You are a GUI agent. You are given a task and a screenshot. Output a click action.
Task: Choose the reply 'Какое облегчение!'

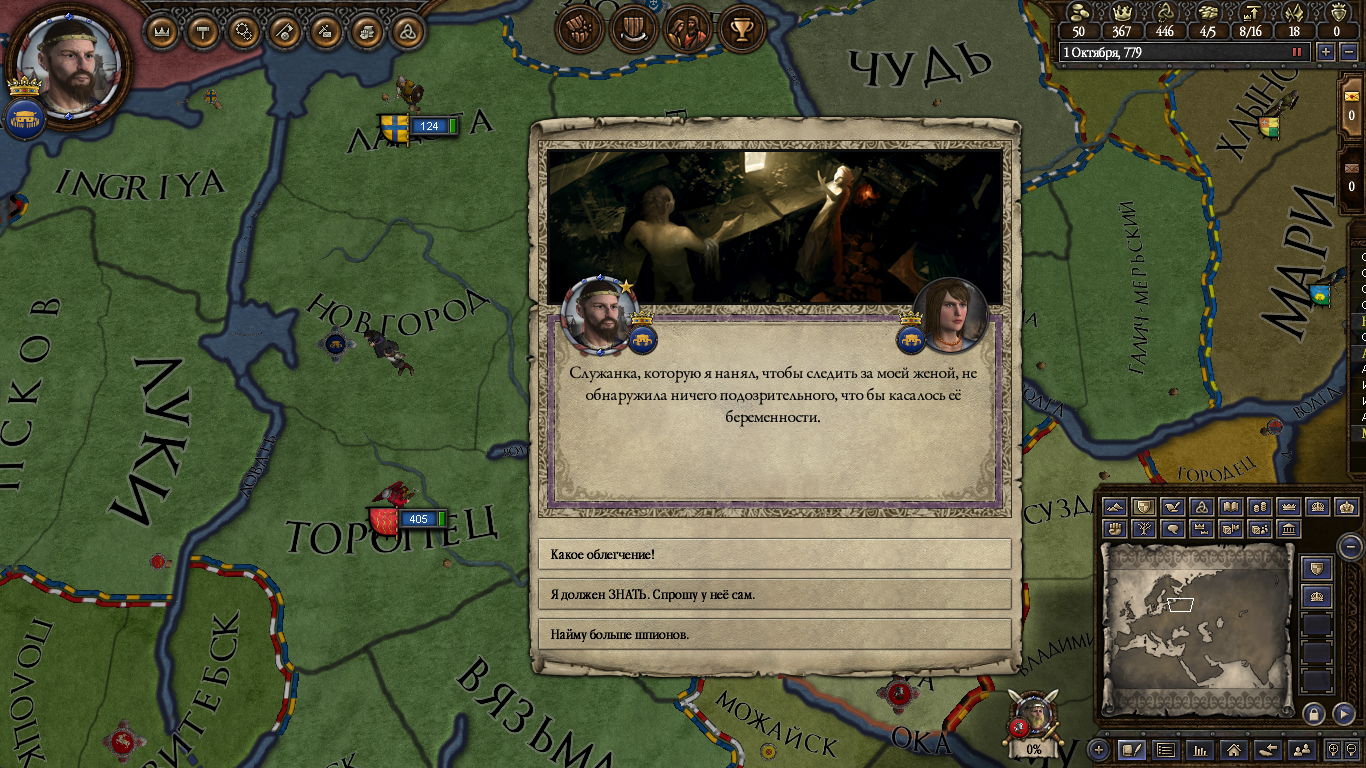pos(774,554)
